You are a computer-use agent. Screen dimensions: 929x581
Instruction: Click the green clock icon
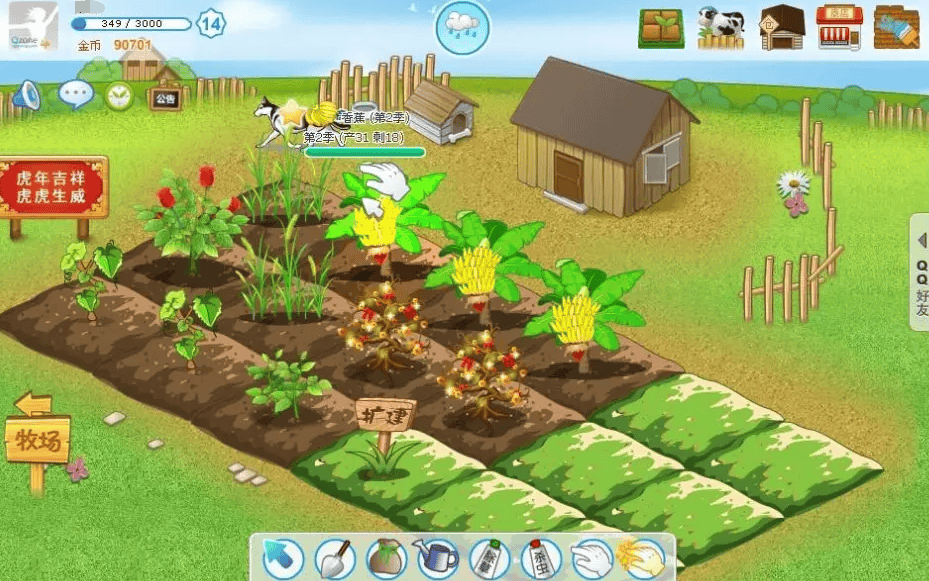(119, 96)
